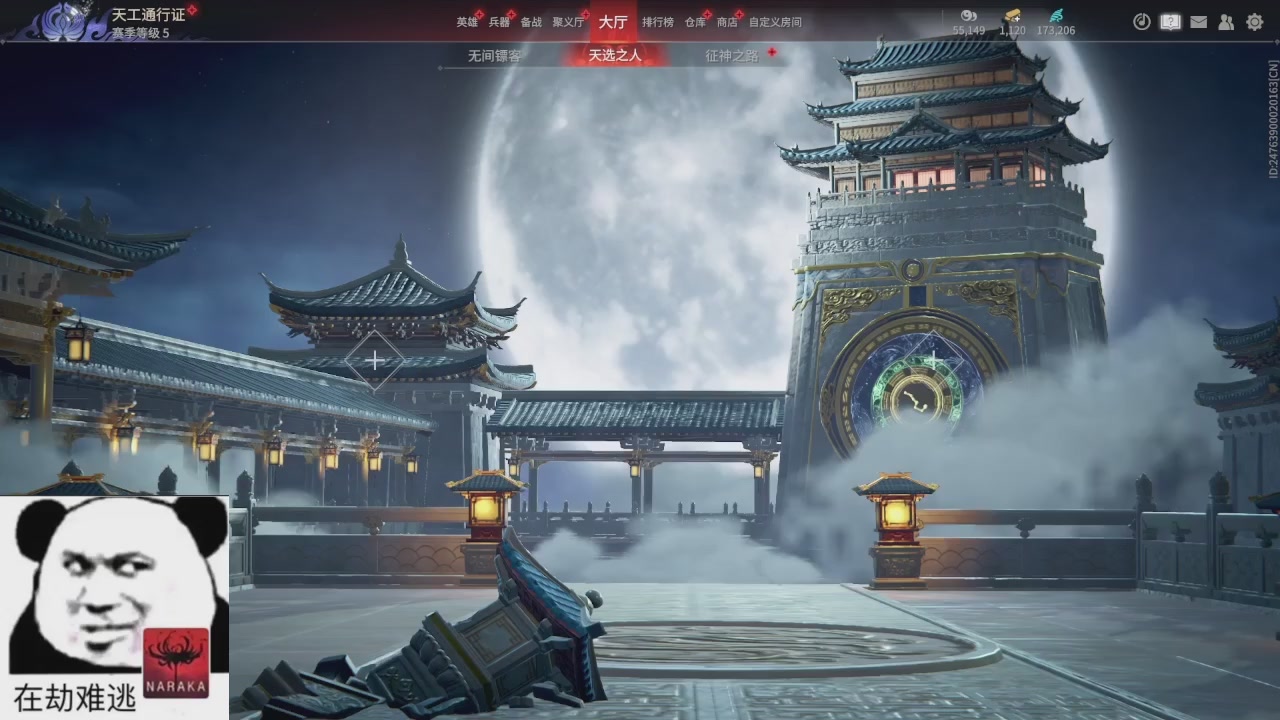Open the settings gear icon

coord(1253,20)
